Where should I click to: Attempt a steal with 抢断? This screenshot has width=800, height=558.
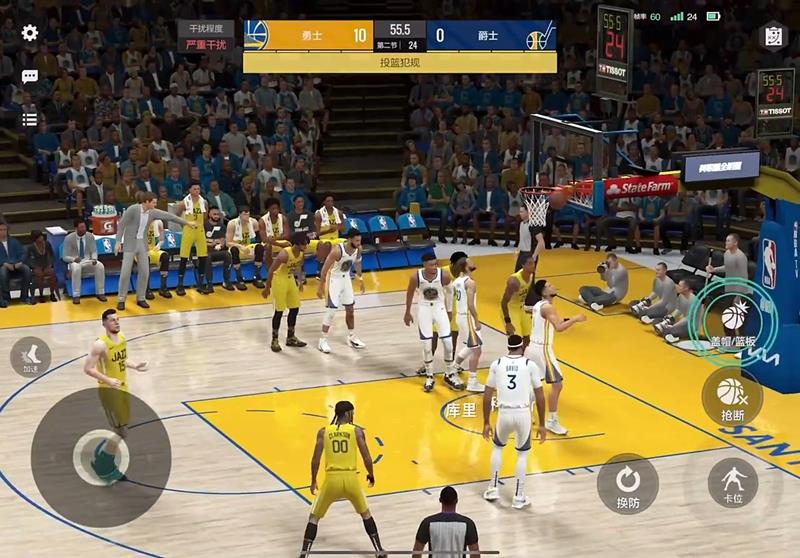click(x=732, y=395)
